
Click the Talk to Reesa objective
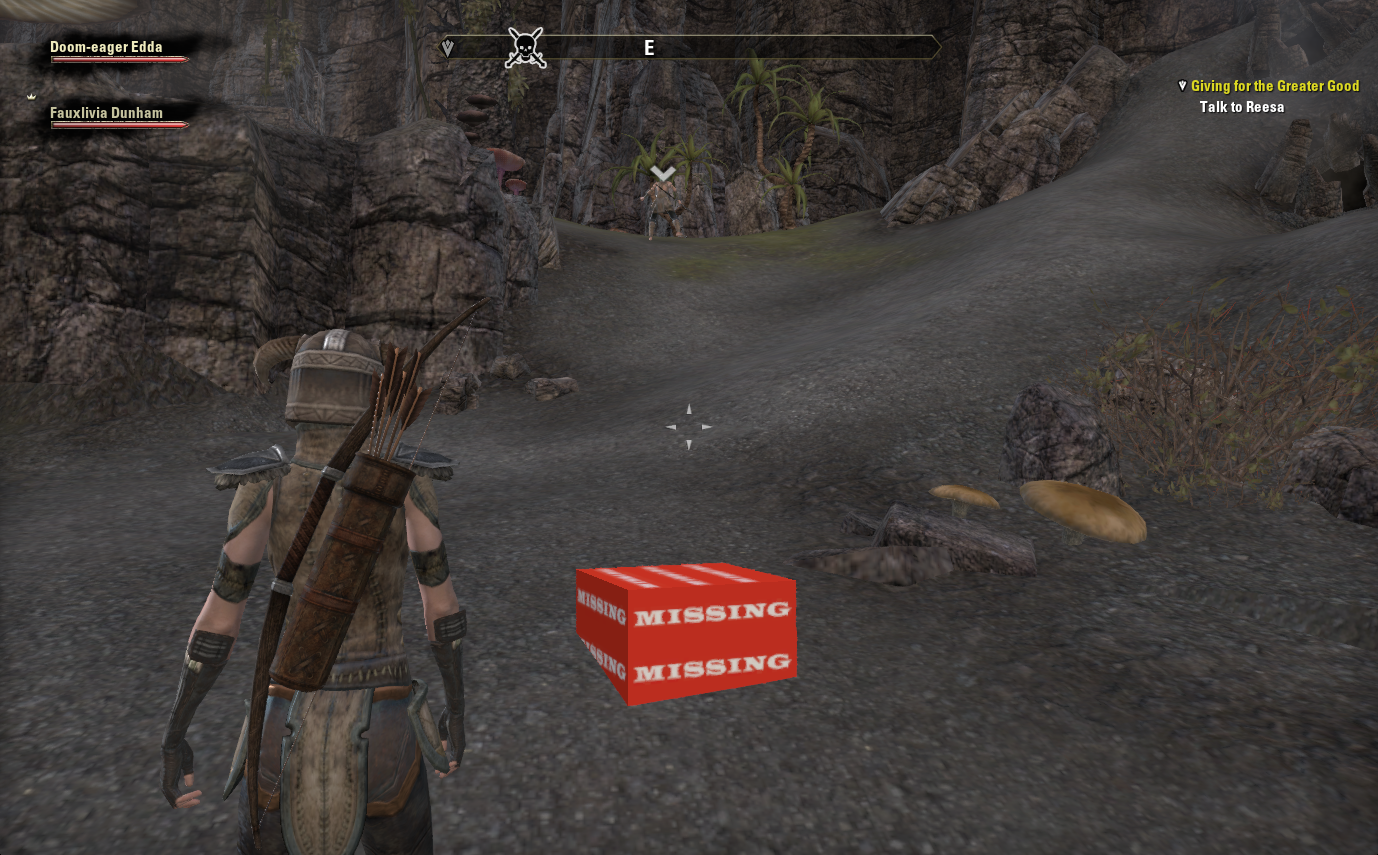point(1241,107)
